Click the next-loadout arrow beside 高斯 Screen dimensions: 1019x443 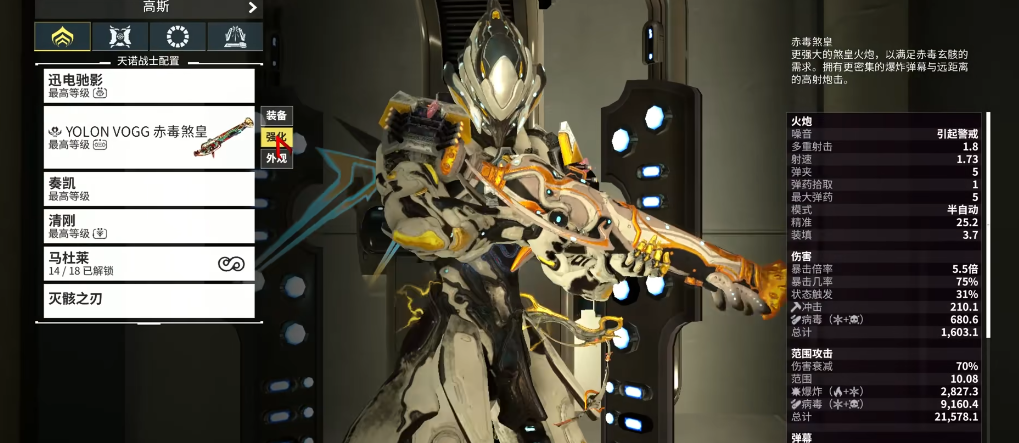pos(252,8)
